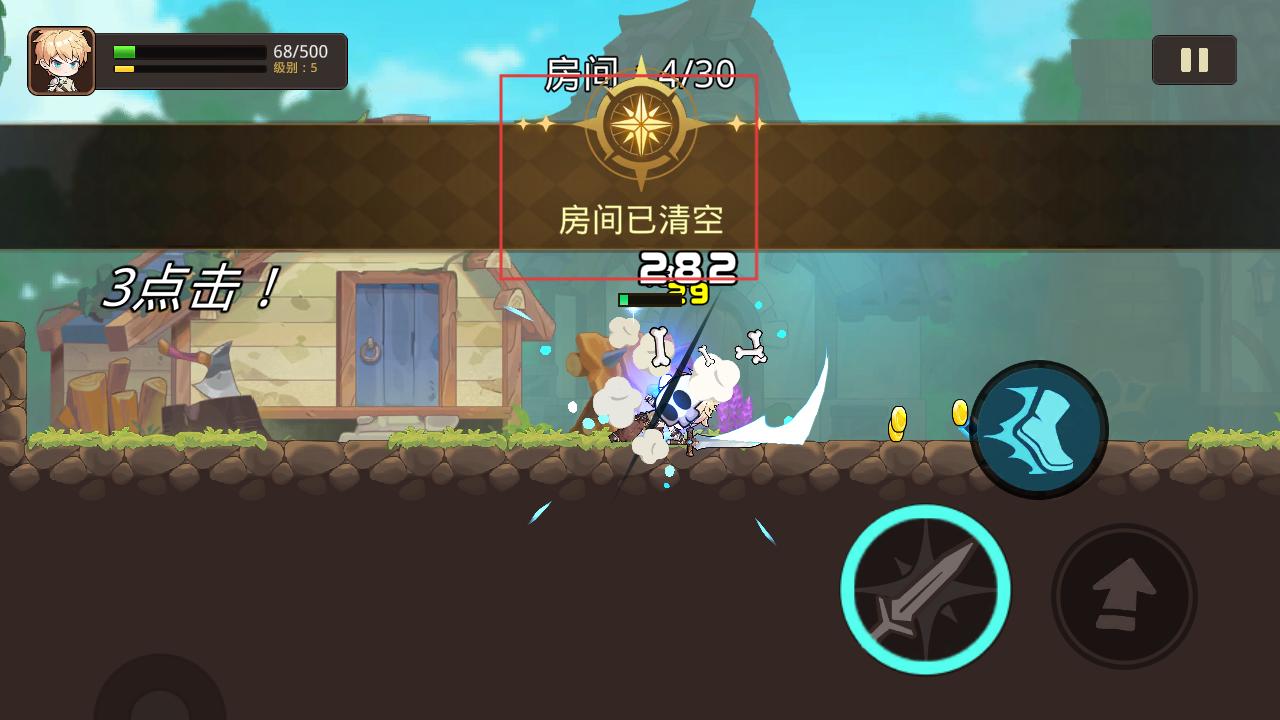Open the blond hero portrait
This screenshot has width=1280, height=720.
(62, 61)
